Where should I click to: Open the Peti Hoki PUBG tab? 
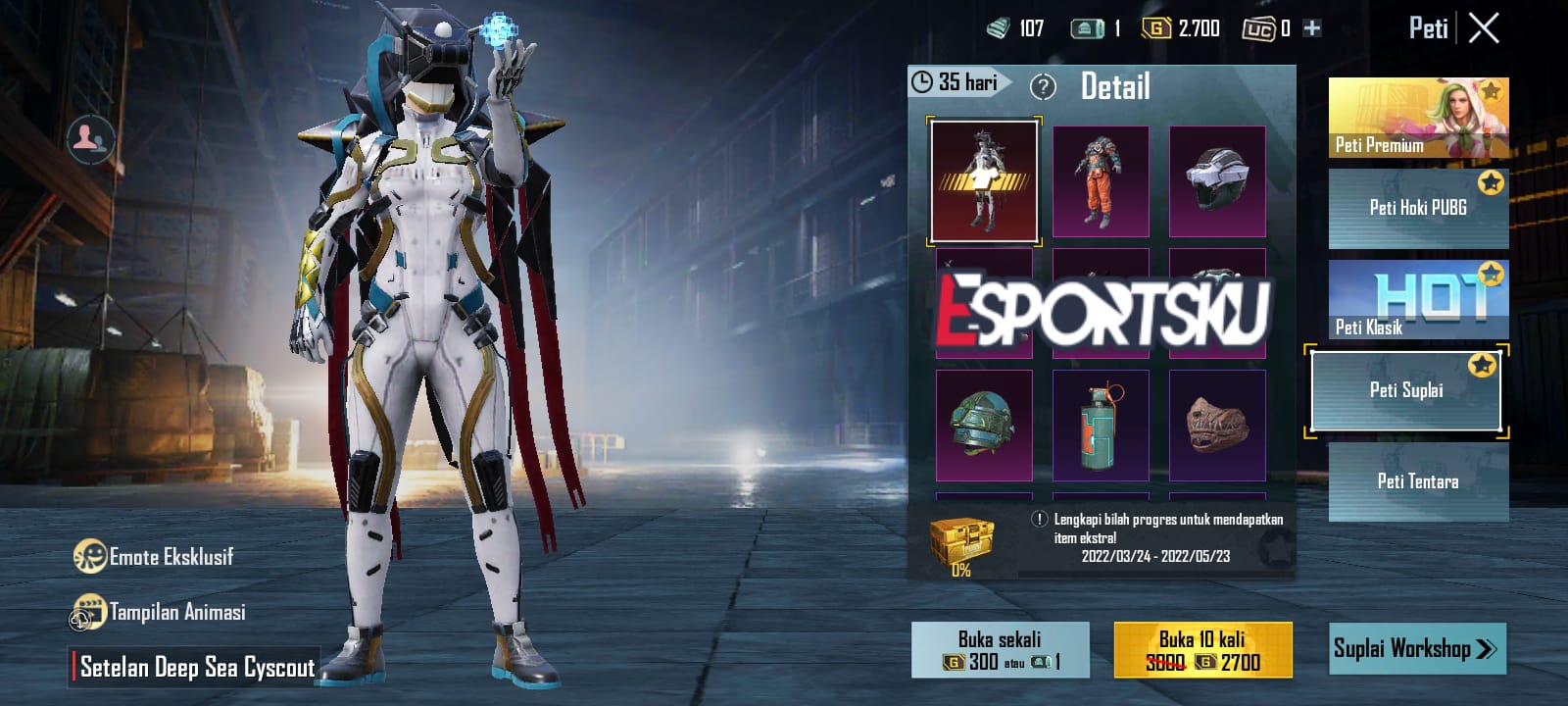pos(1418,208)
